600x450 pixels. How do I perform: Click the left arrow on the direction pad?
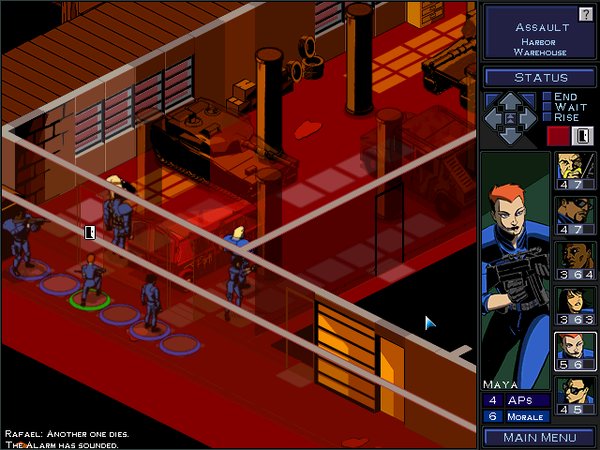tap(493, 119)
